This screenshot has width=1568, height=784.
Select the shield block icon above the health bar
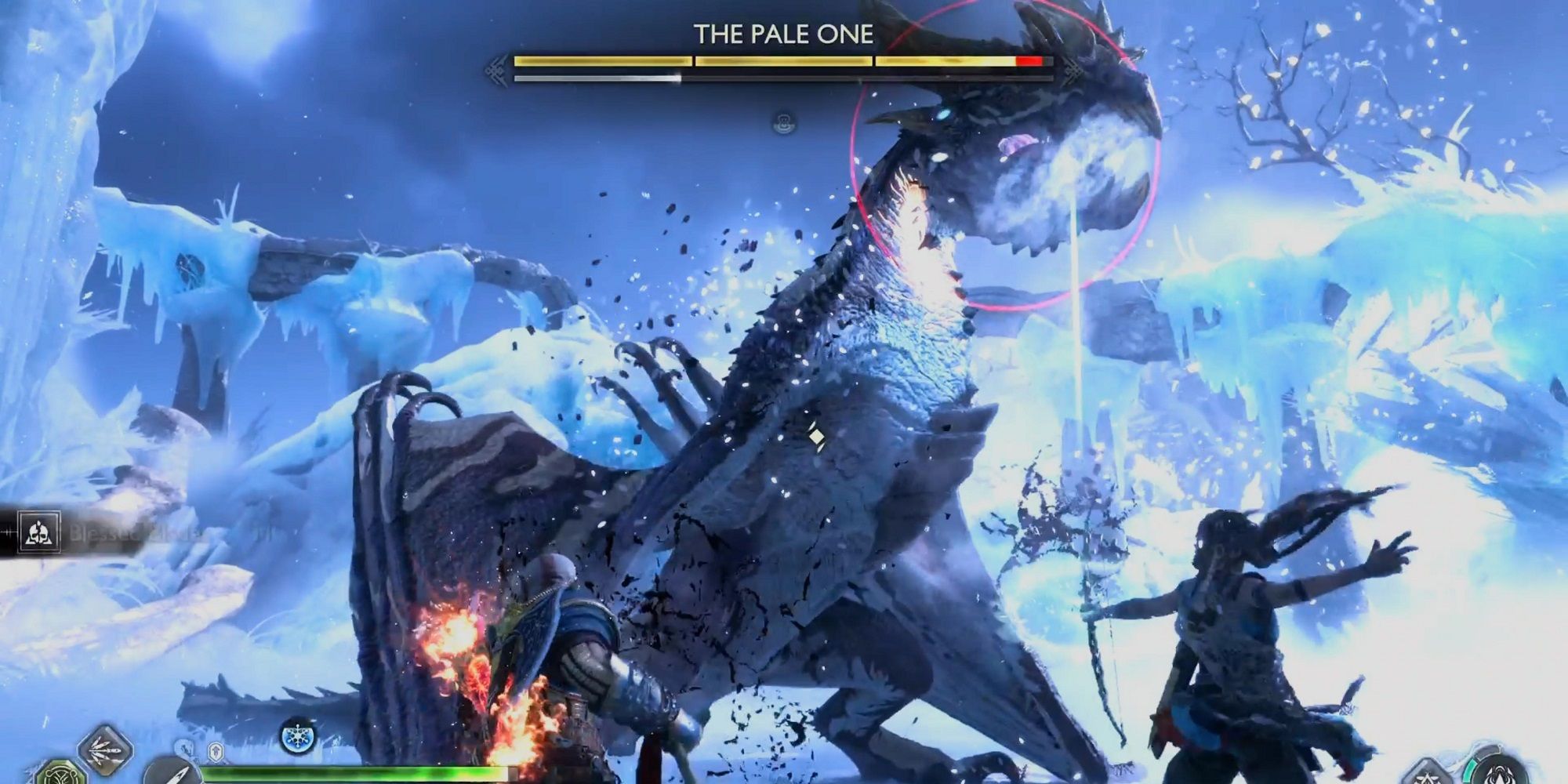click(214, 752)
